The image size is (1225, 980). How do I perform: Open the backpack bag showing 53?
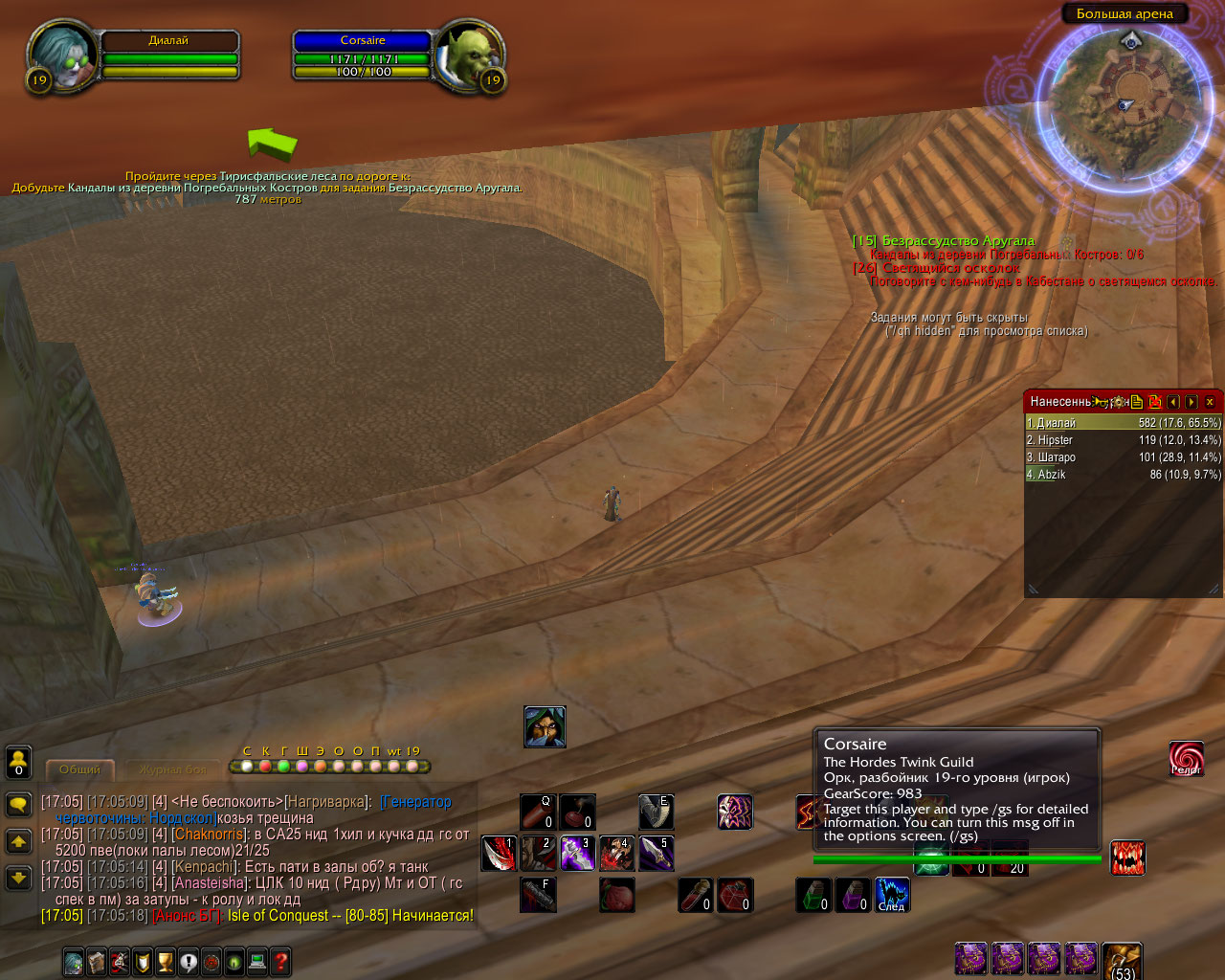[1122, 960]
